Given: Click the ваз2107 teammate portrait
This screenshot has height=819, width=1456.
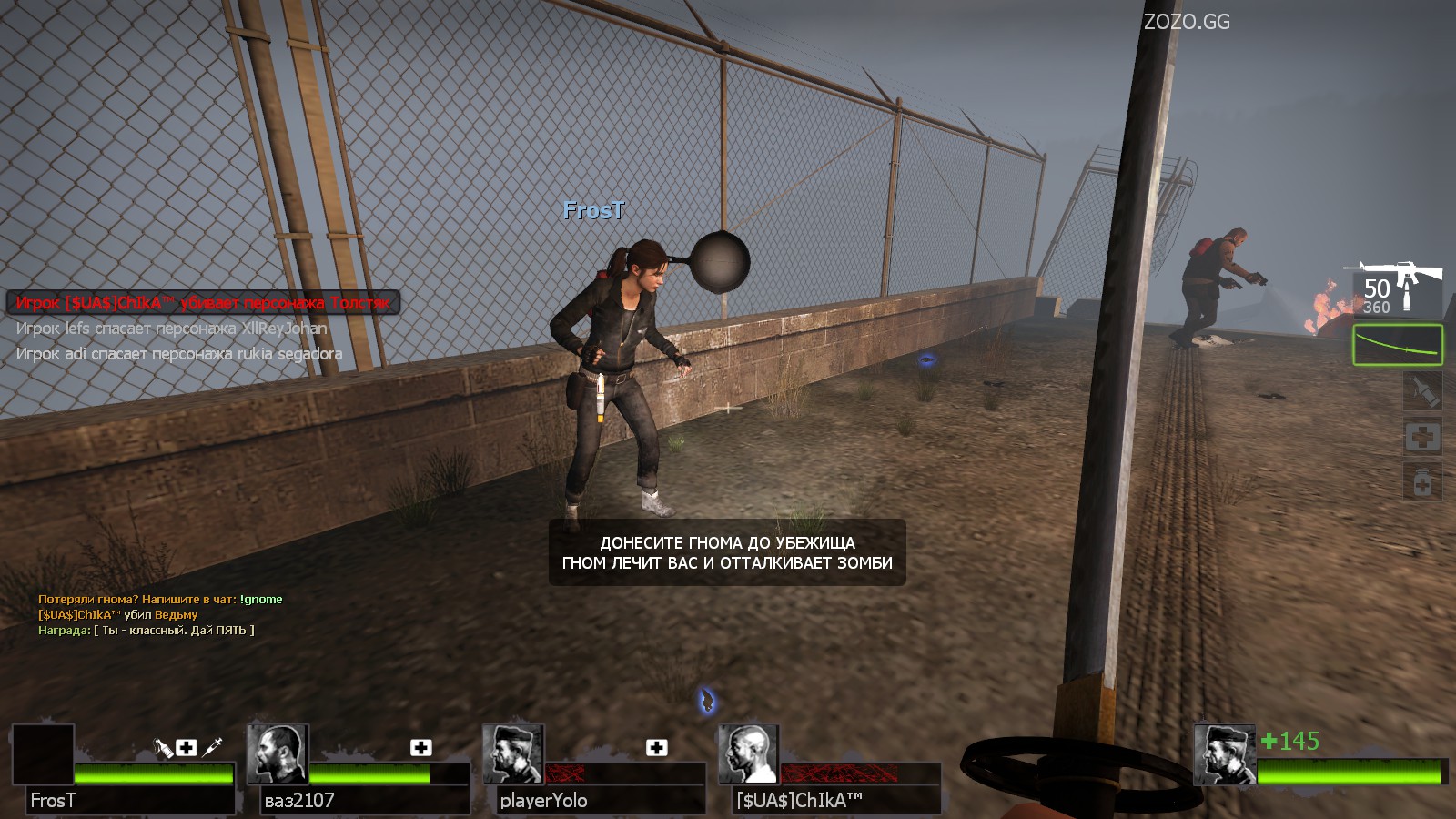Looking at the screenshot, I should point(278,753).
